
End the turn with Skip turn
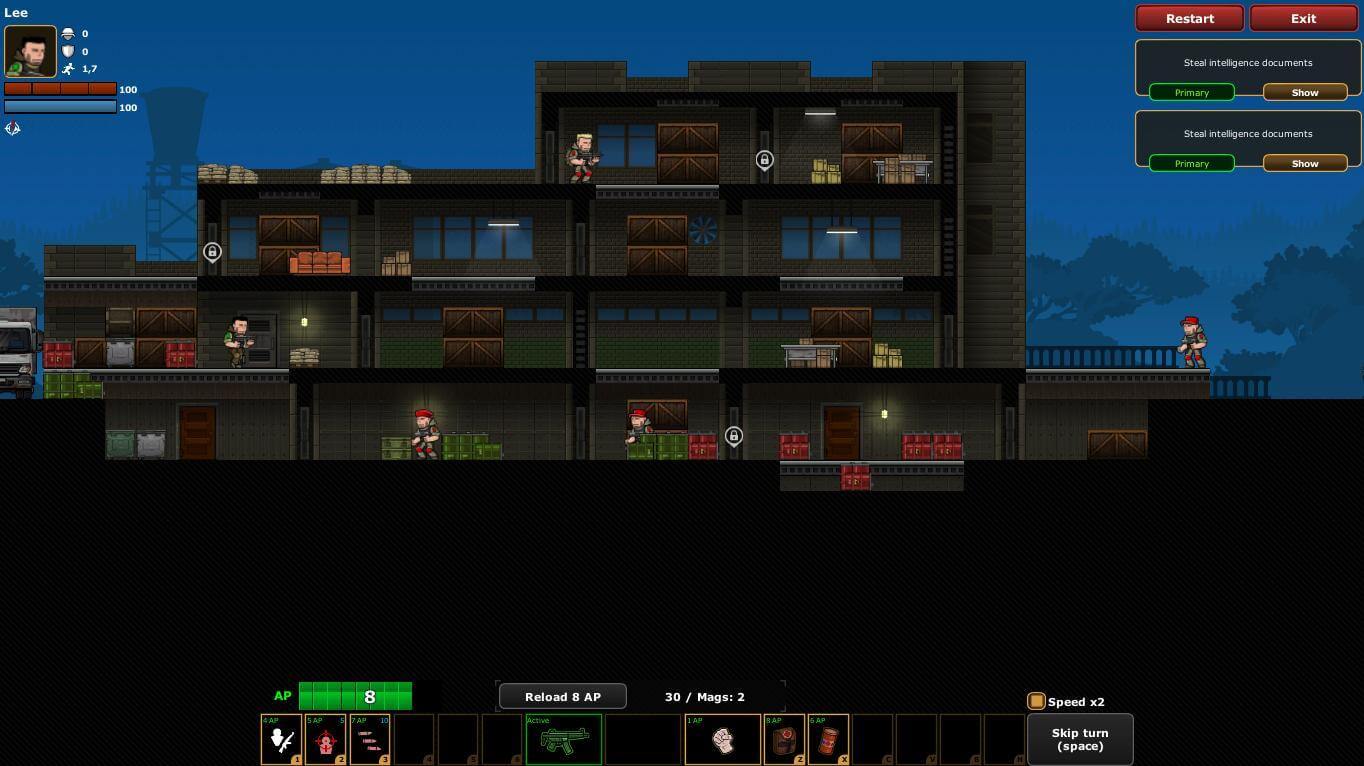tap(1079, 740)
